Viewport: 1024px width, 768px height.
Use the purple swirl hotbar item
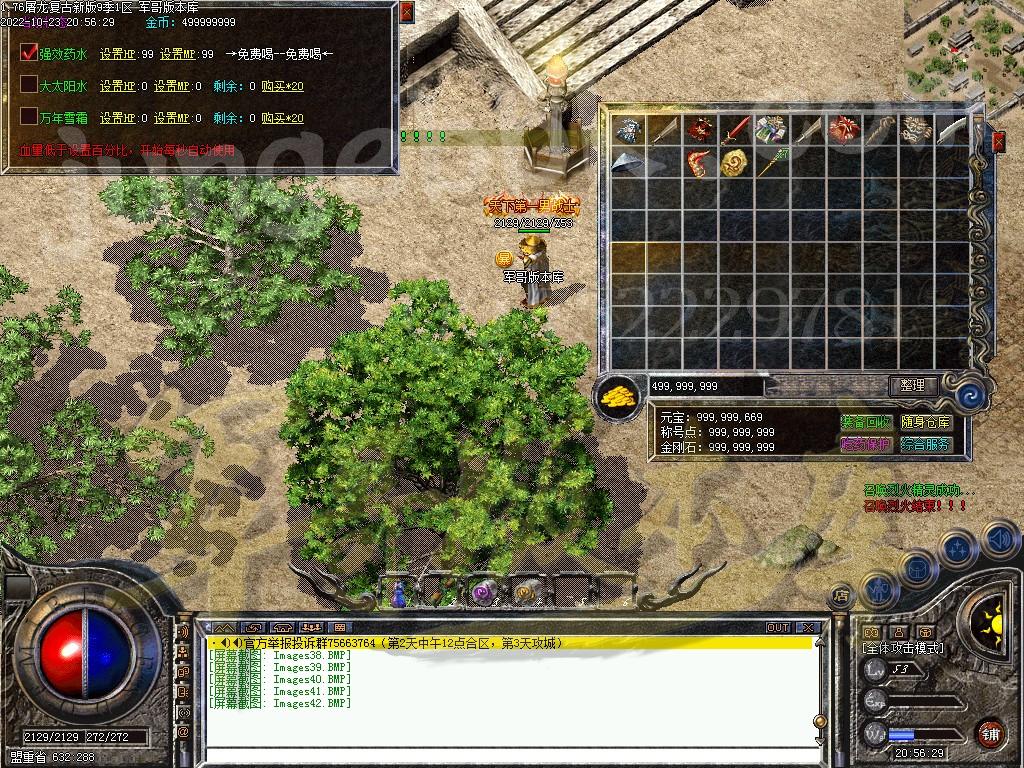[x=485, y=591]
